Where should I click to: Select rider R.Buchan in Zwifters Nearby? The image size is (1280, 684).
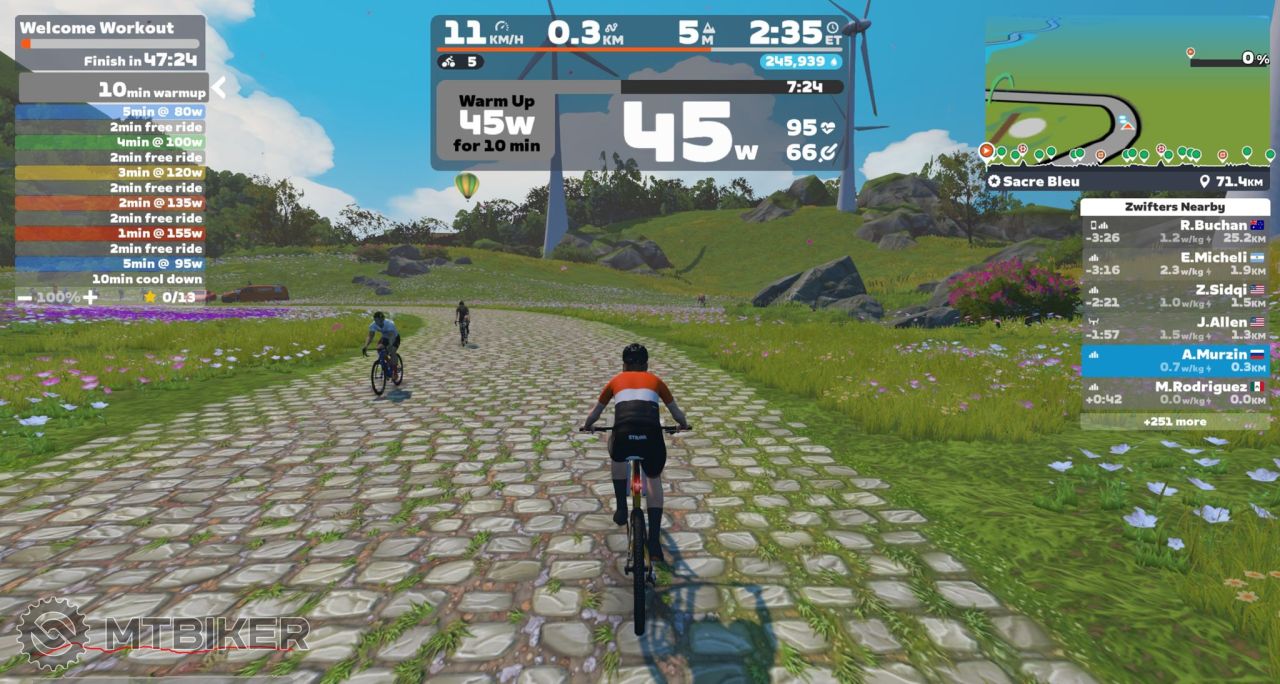point(1176,232)
